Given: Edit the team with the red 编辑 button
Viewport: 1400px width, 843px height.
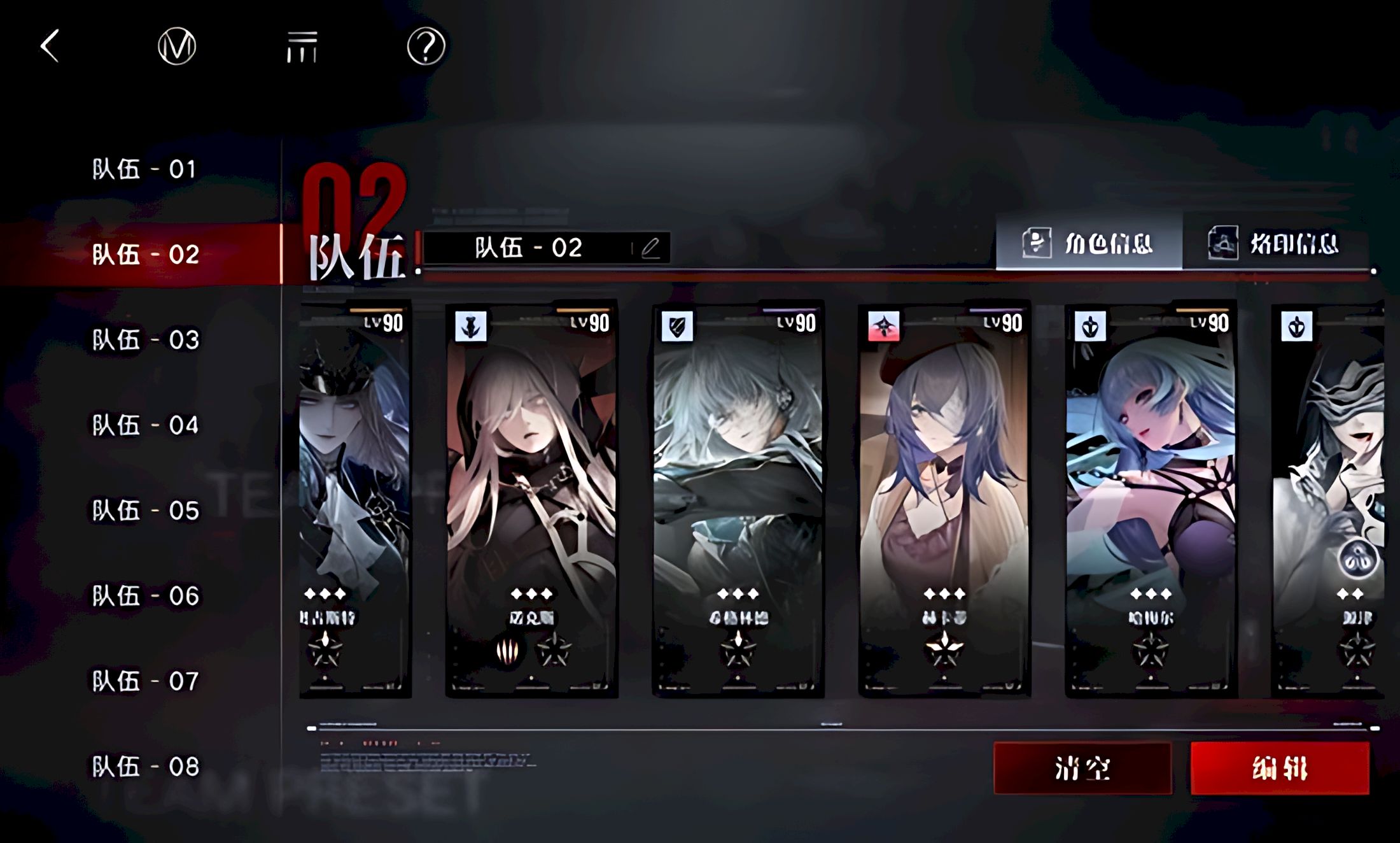Looking at the screenshot, I should [1280, 769].
